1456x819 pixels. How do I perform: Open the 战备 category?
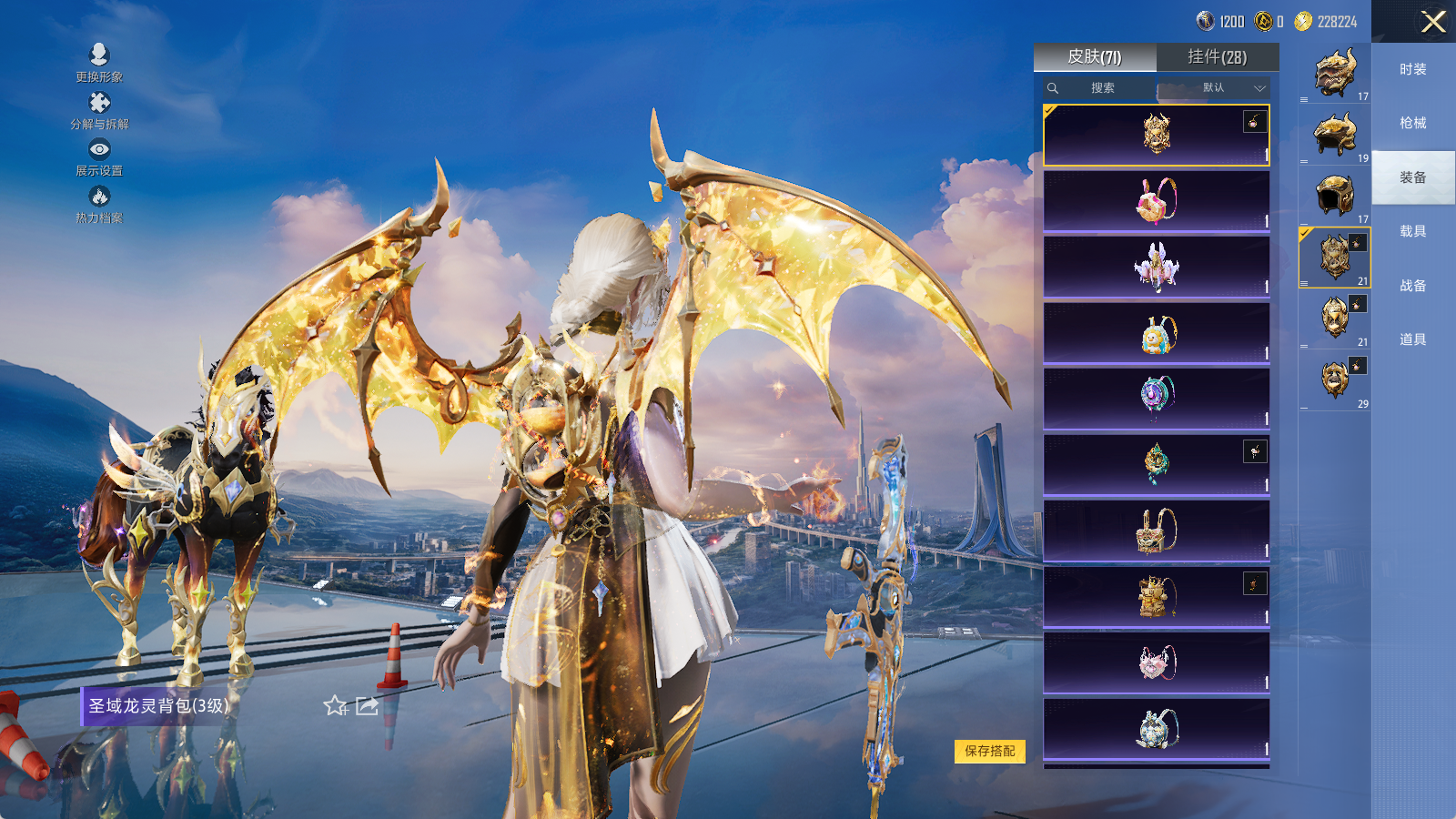coord(1412,286)
